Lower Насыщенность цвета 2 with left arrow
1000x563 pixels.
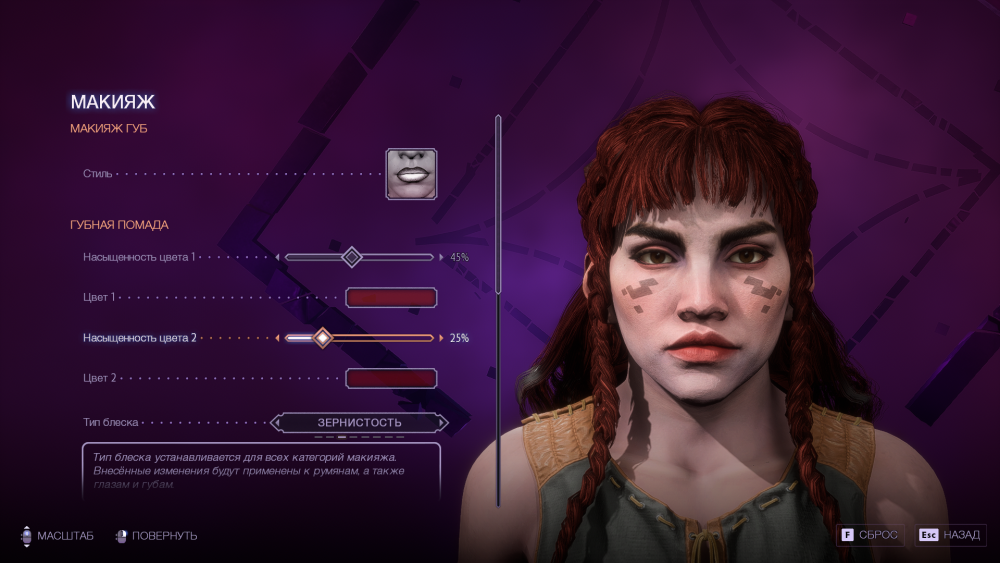[x=278, y=338]
